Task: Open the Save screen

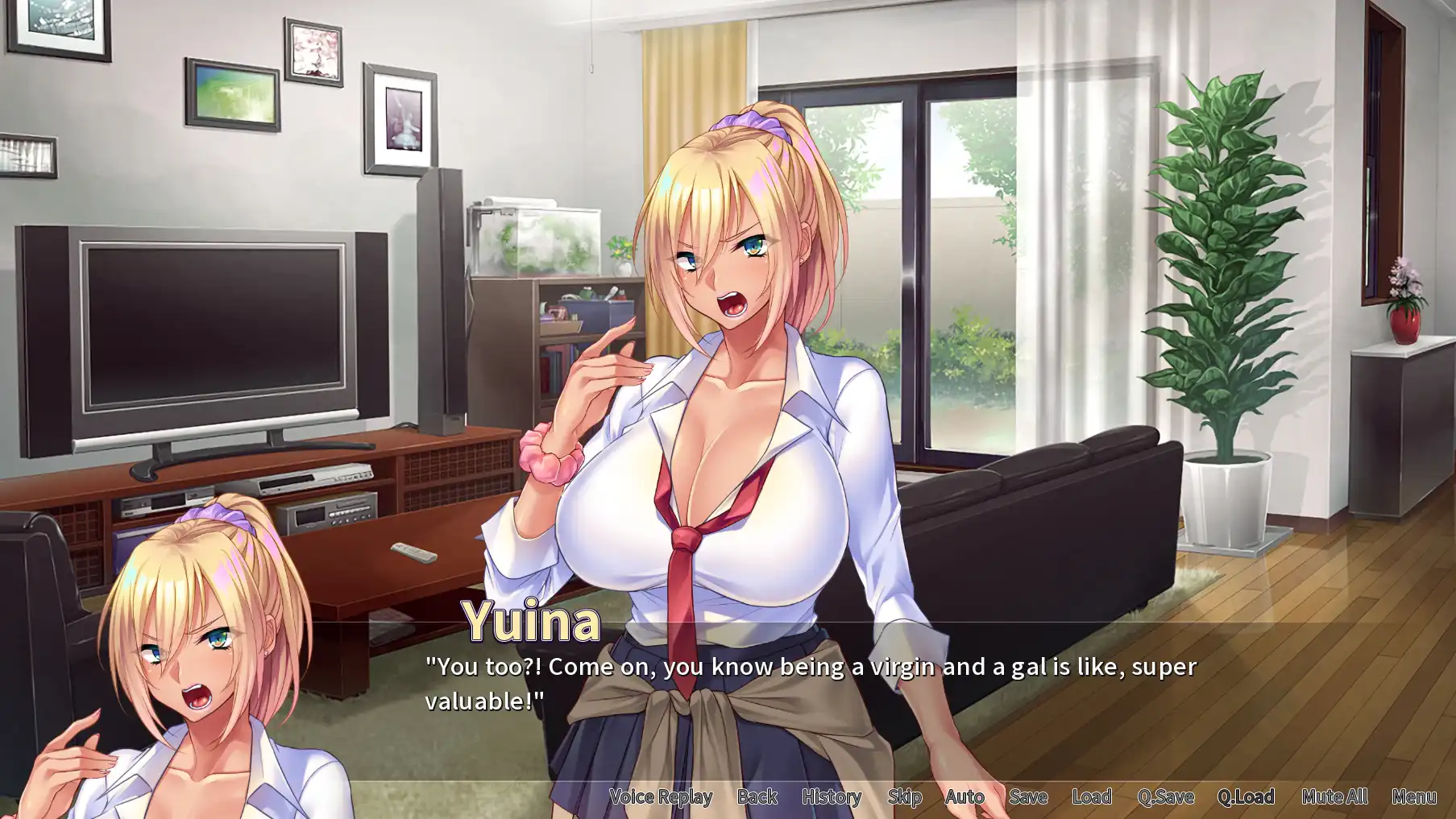Action: coord(1027,796)
